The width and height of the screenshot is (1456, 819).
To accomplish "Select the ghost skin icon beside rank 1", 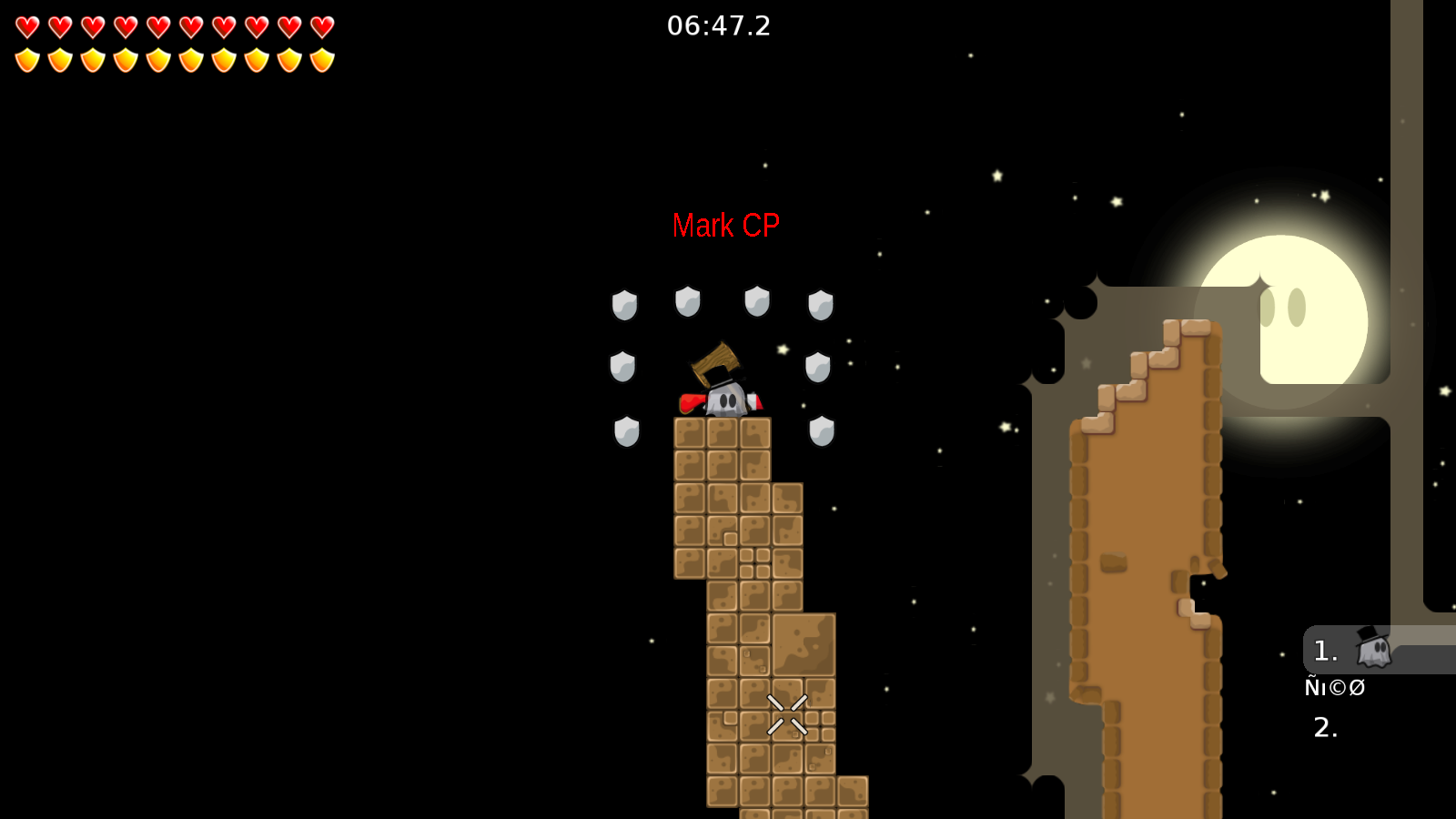I will pos(1374,649).
